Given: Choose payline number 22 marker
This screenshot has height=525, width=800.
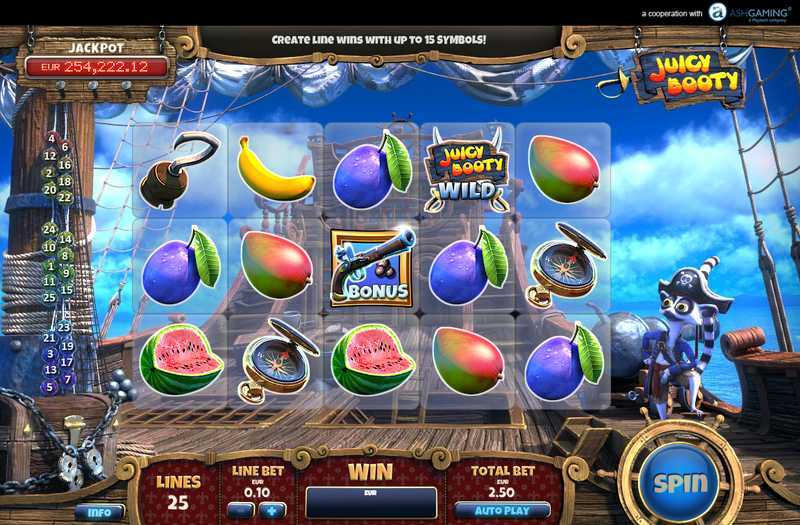Looking at the screenshot, I should (66, 198).
